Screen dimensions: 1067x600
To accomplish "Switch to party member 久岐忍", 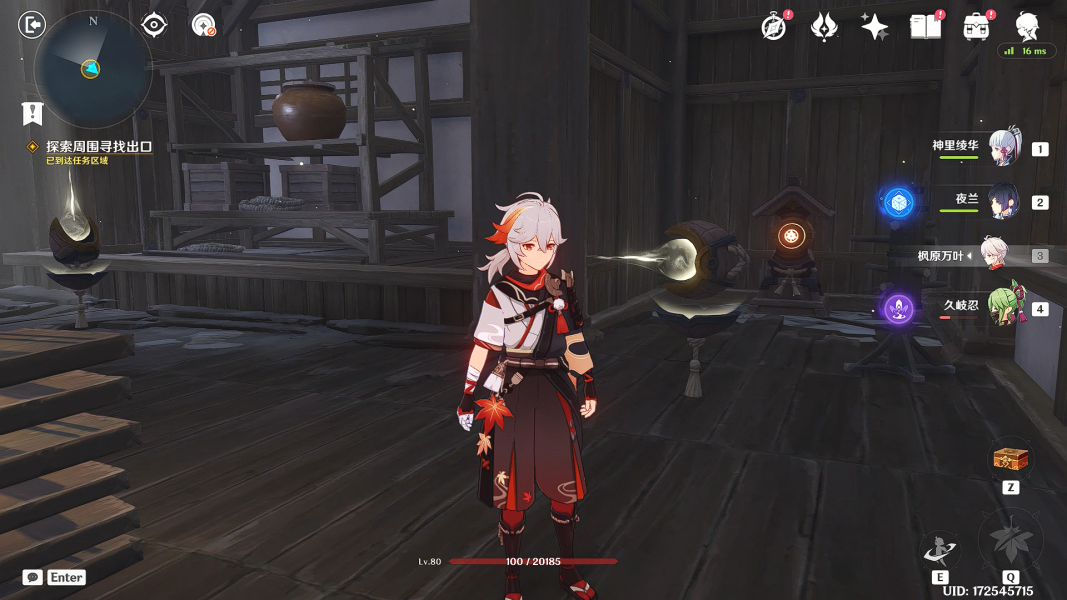I will pyautogui.click(x=1002, y=307).
